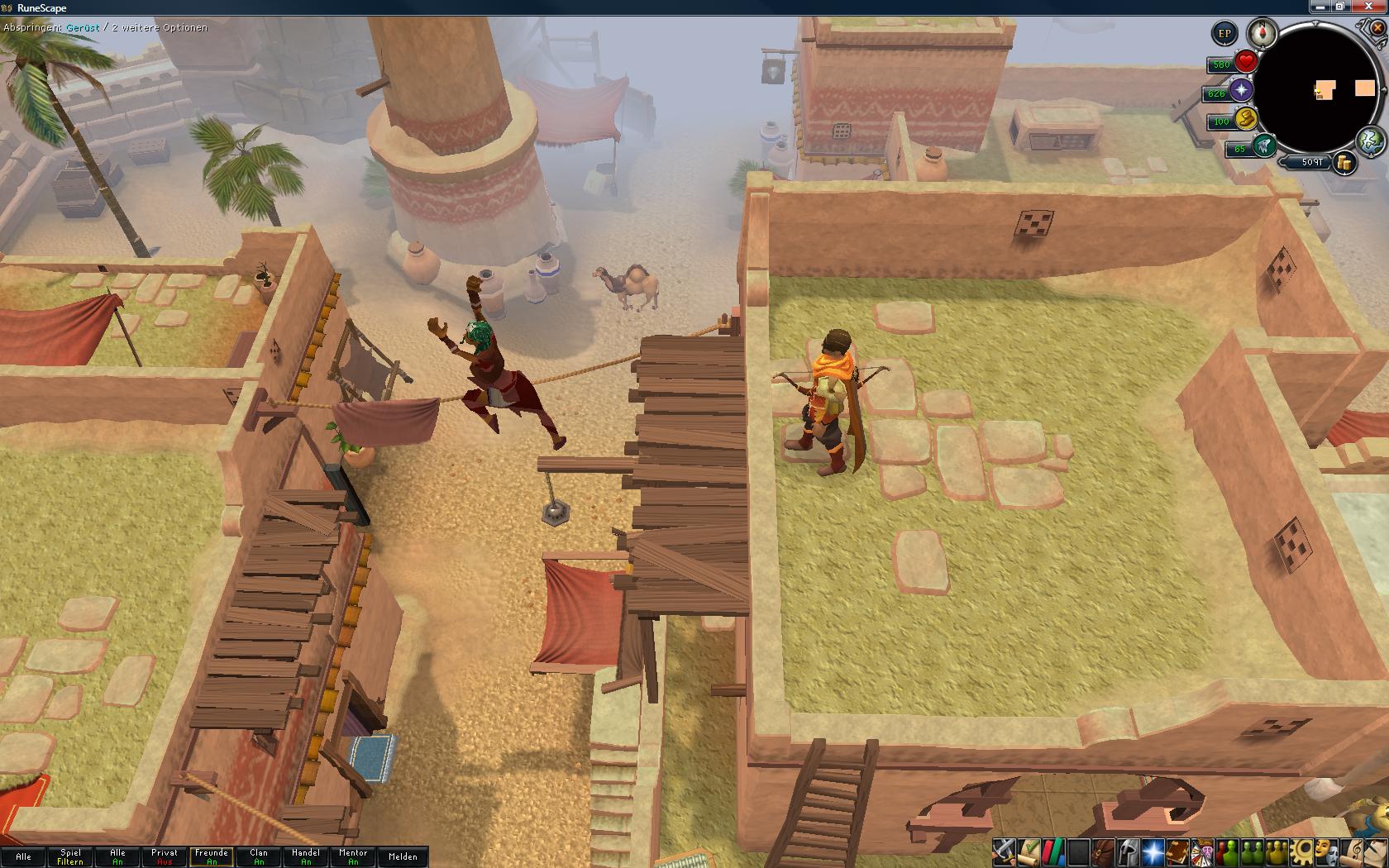Open the Mentor chat tab
The width and height of the screenshot is (1389, 868).
pyautogui.click(x=353, y=856)
